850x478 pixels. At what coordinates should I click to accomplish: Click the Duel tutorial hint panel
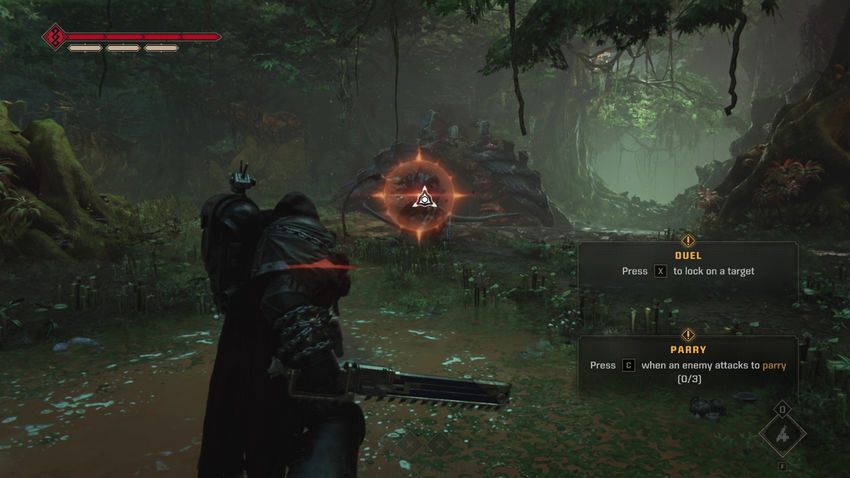[x=687, y=265]
